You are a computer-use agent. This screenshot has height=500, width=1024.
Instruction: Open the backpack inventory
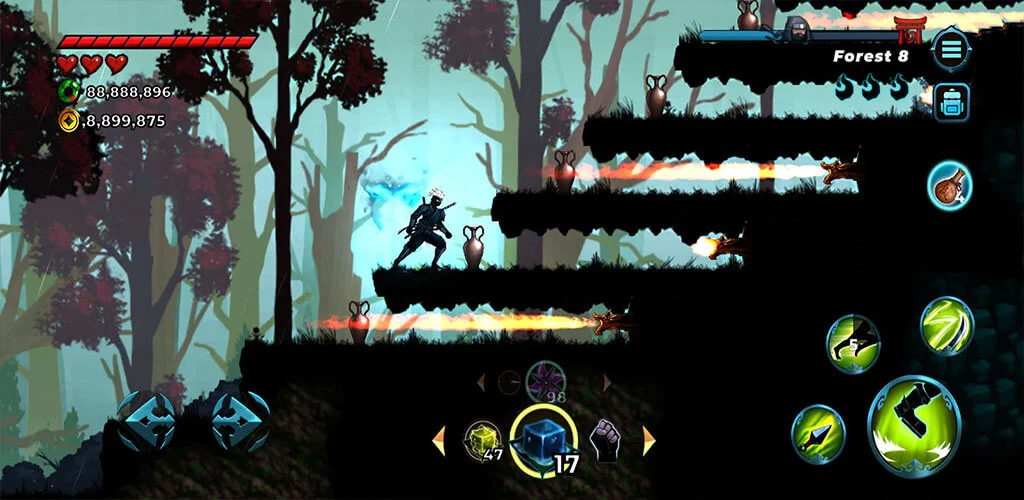pos(950,102)
